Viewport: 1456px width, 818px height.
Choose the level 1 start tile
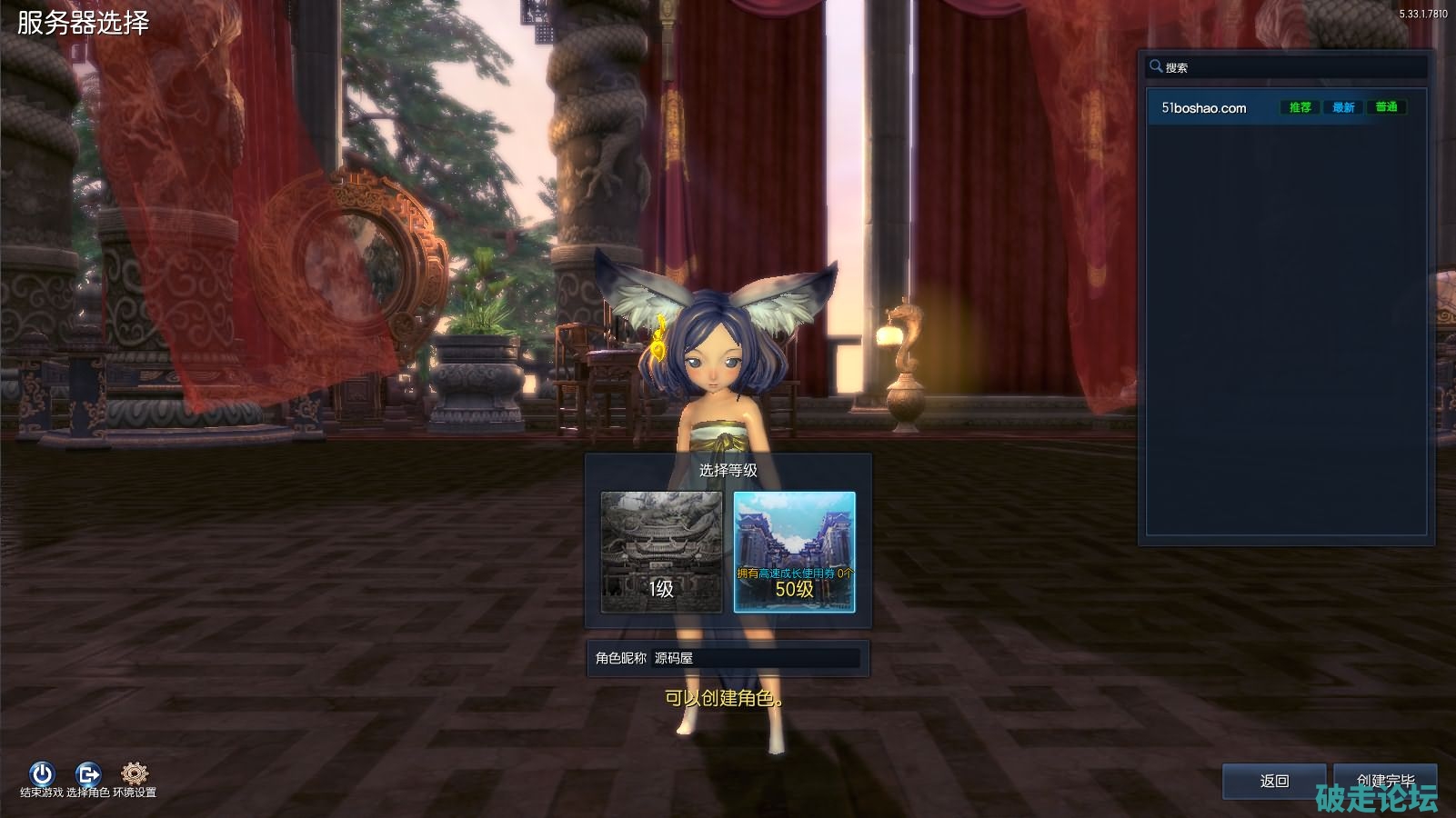(661, 552)
